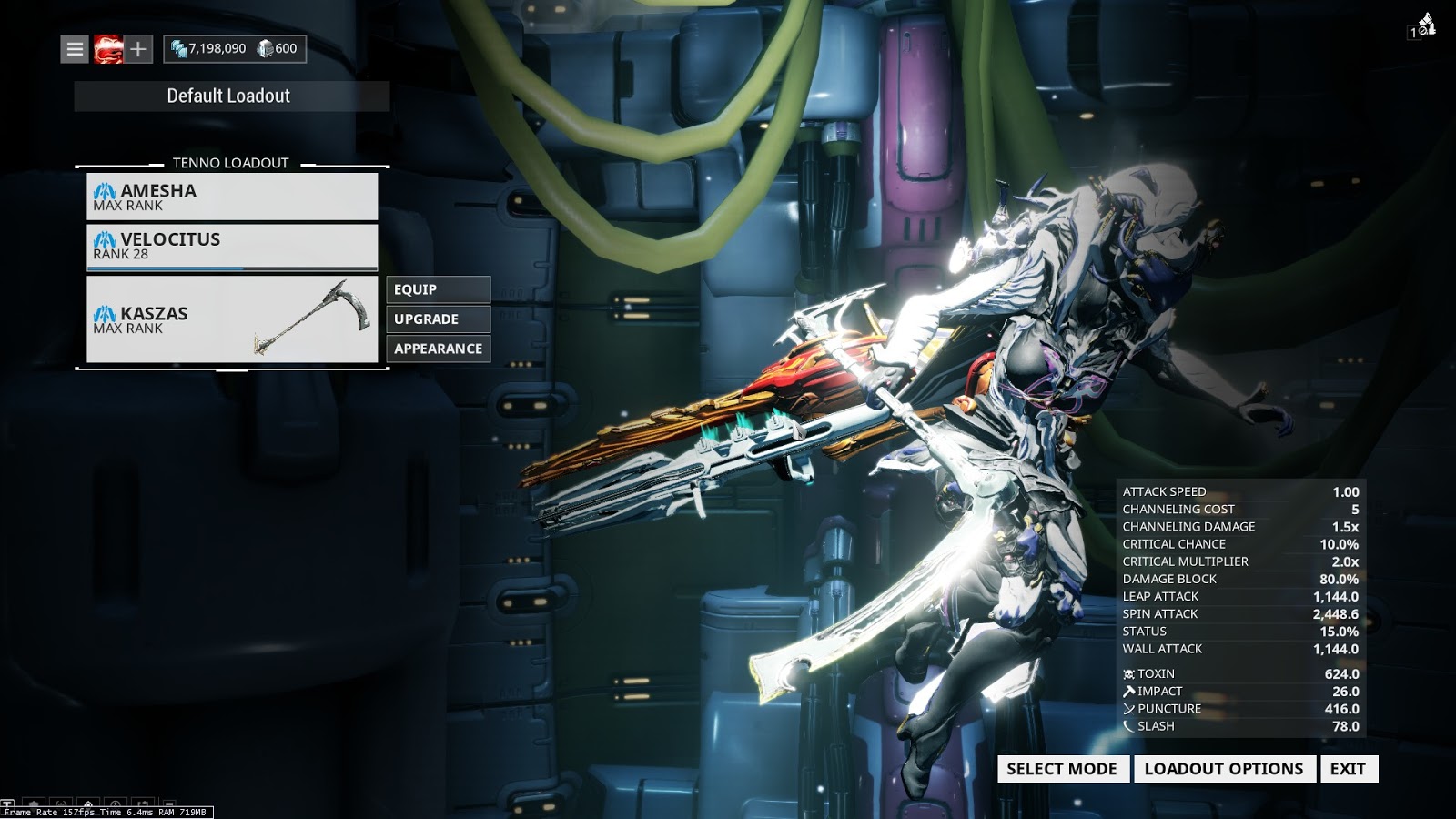Click the EQUIP button
1456x819 pixels.
438,289
